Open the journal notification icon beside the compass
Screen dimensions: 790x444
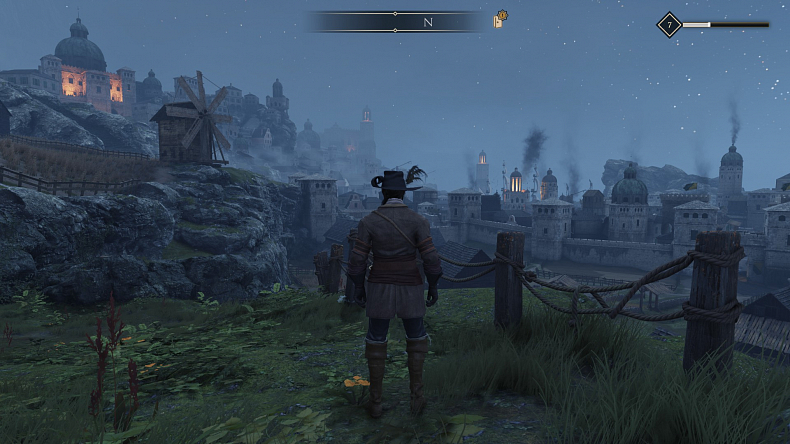click(x=500, y=20)
